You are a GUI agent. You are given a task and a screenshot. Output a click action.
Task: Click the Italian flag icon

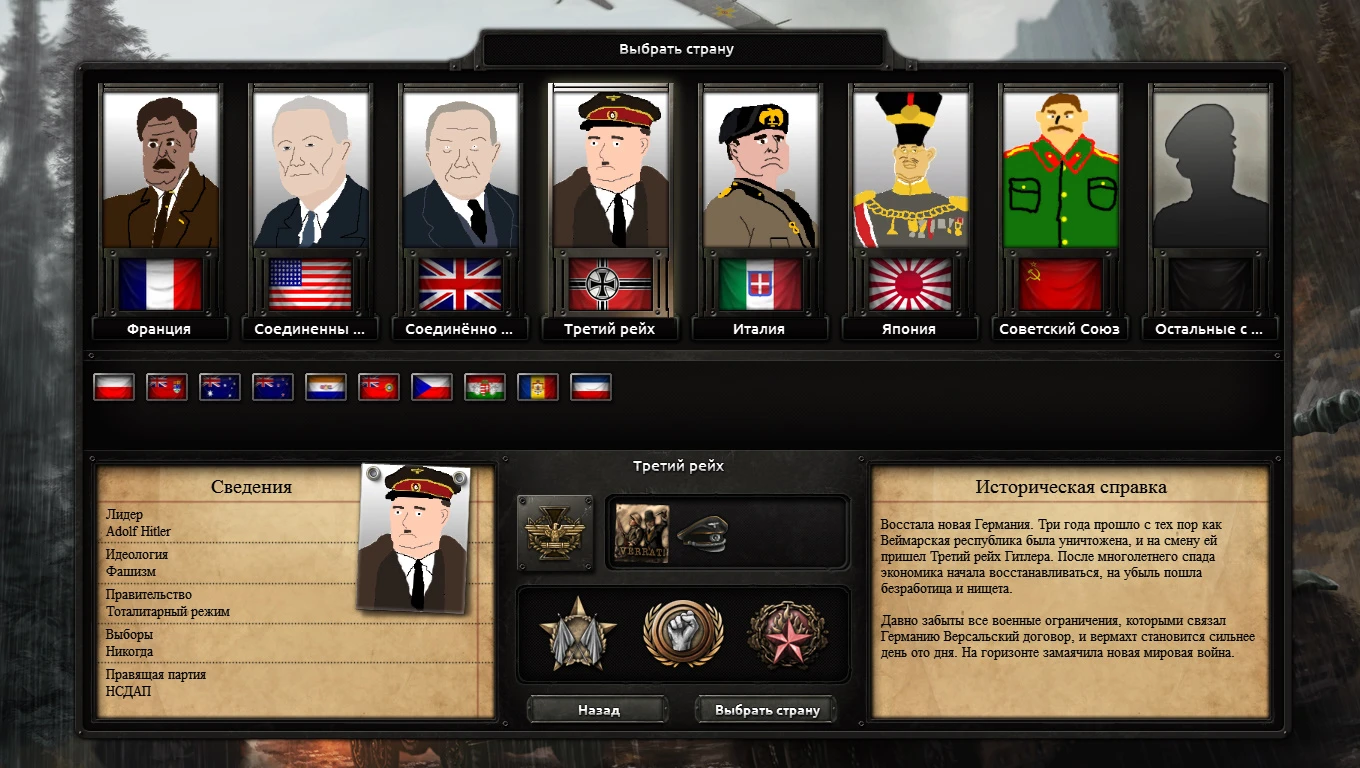click(x=759, y=283)
